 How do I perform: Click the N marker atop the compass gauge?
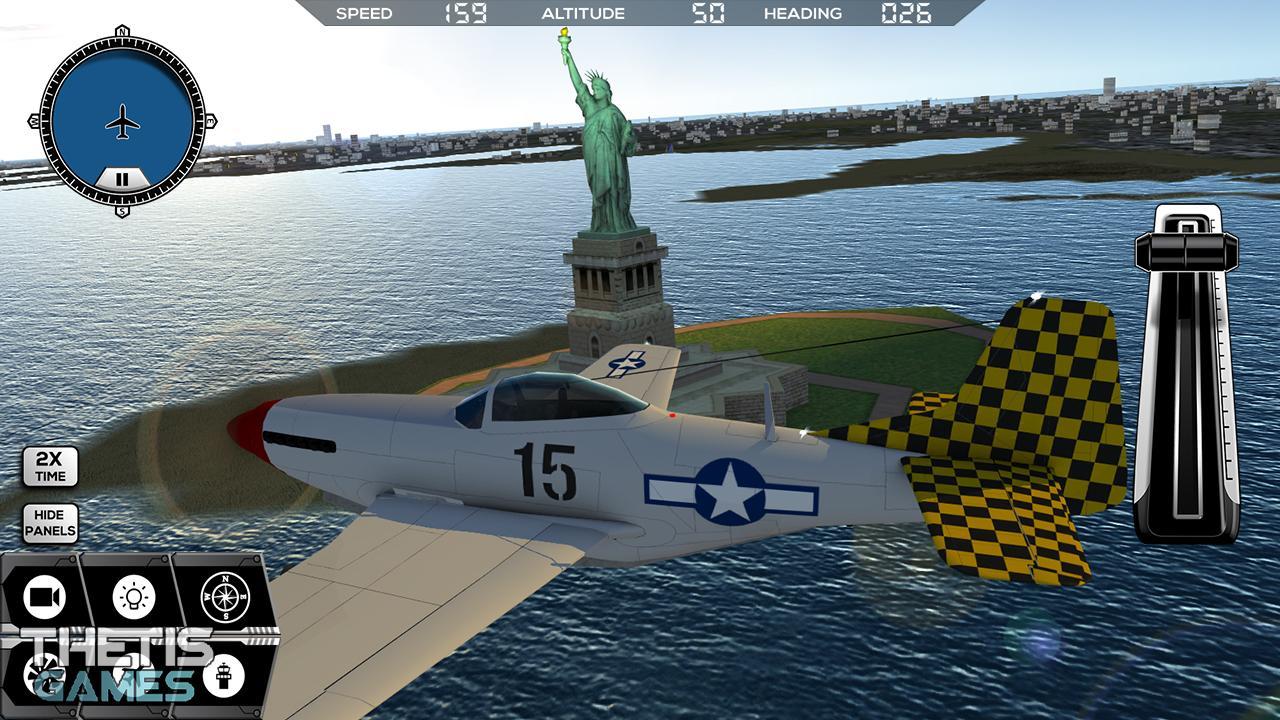(x=123, y=31)
